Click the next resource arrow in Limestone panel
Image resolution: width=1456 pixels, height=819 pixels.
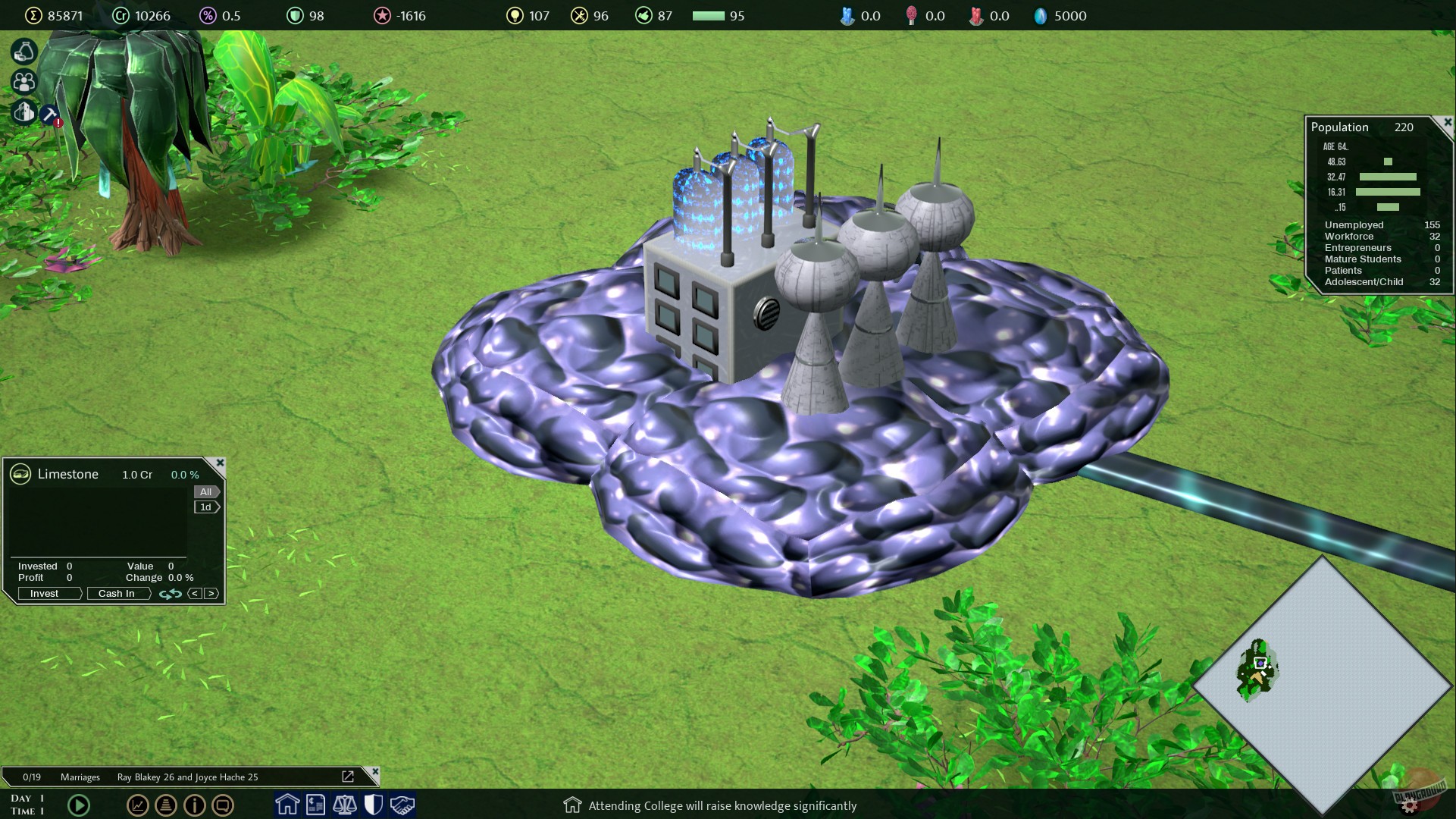[211, 594]
